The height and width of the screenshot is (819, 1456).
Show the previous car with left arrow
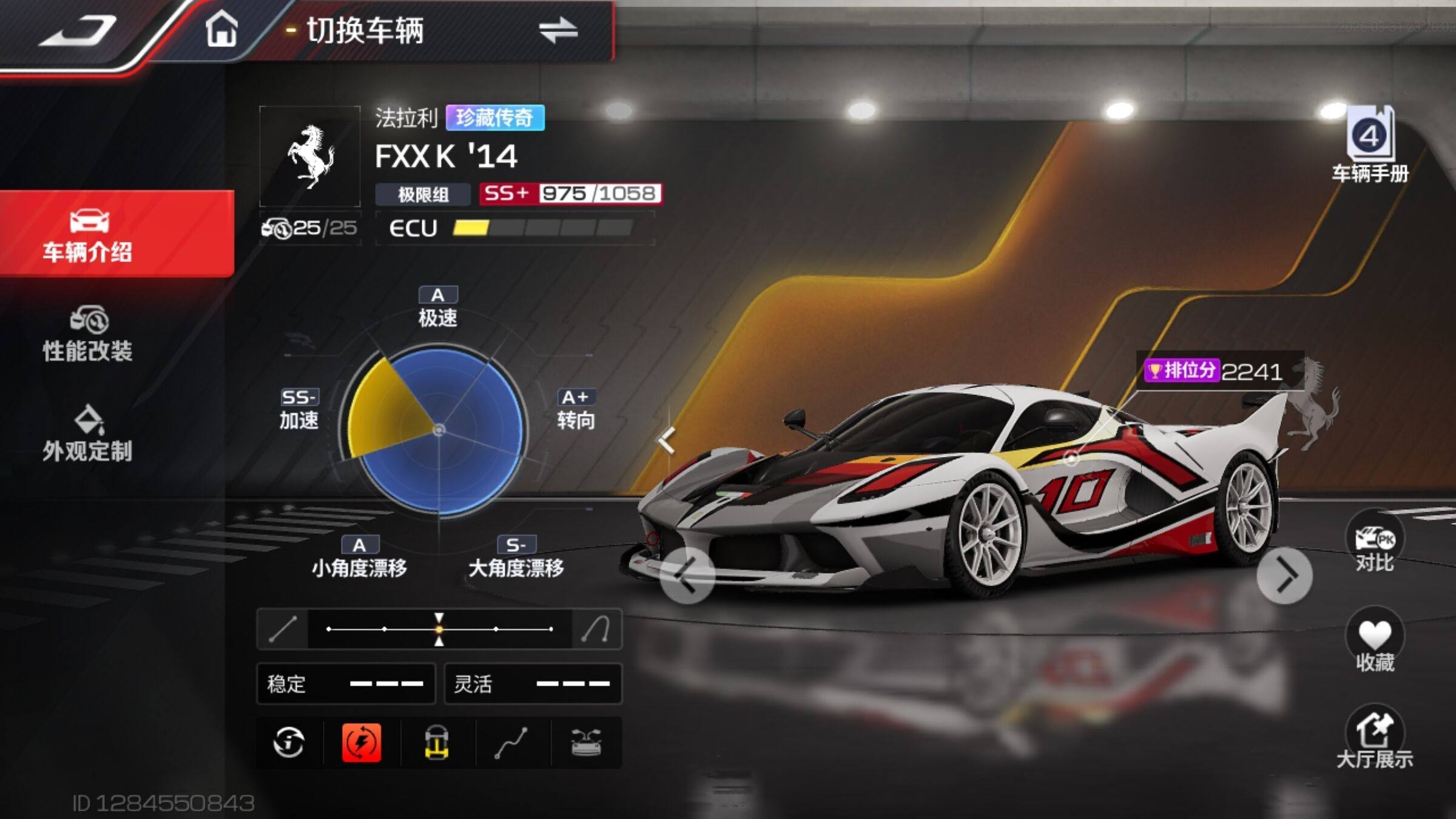[x=687, y=576]
